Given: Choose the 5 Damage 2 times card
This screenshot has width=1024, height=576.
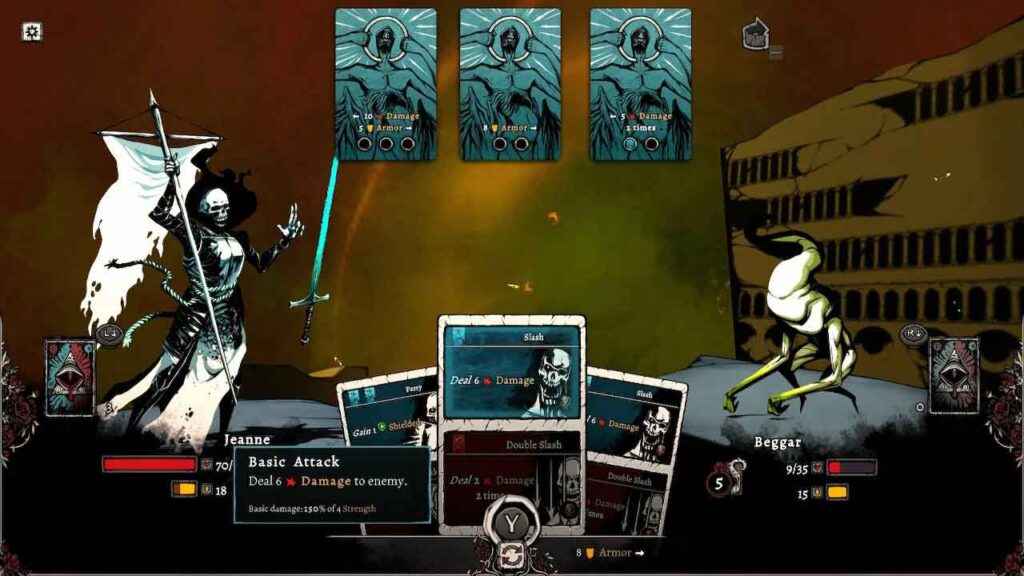Looking at the screenshot, I should tap(640, 84).
